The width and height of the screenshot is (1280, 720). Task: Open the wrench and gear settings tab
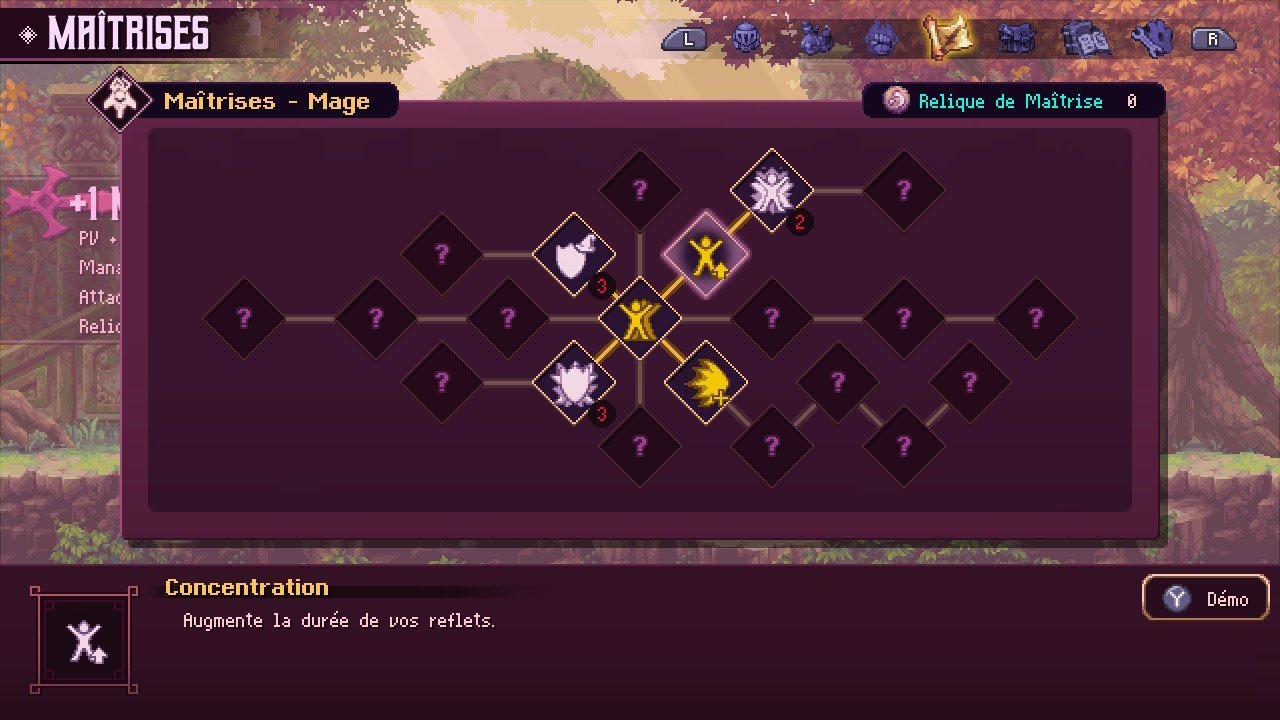1150,39
